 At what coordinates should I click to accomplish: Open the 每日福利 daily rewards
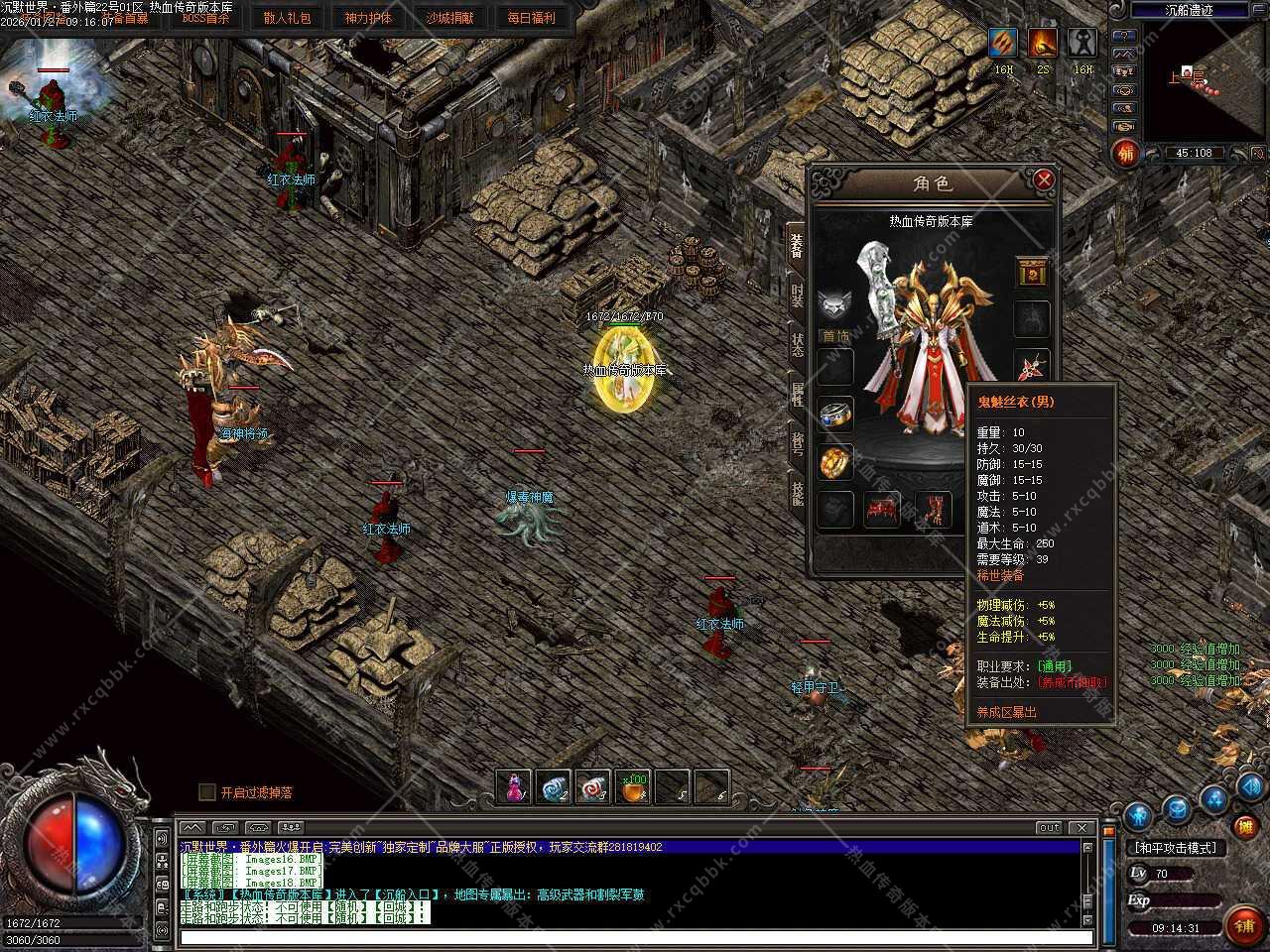click(x=531, y=18)
